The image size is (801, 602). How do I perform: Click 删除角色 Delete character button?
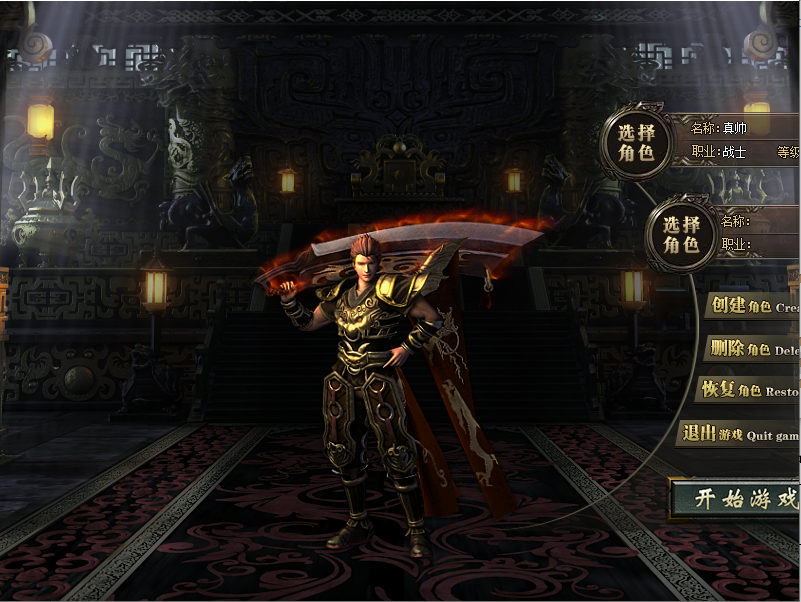(x=752, y=349)
